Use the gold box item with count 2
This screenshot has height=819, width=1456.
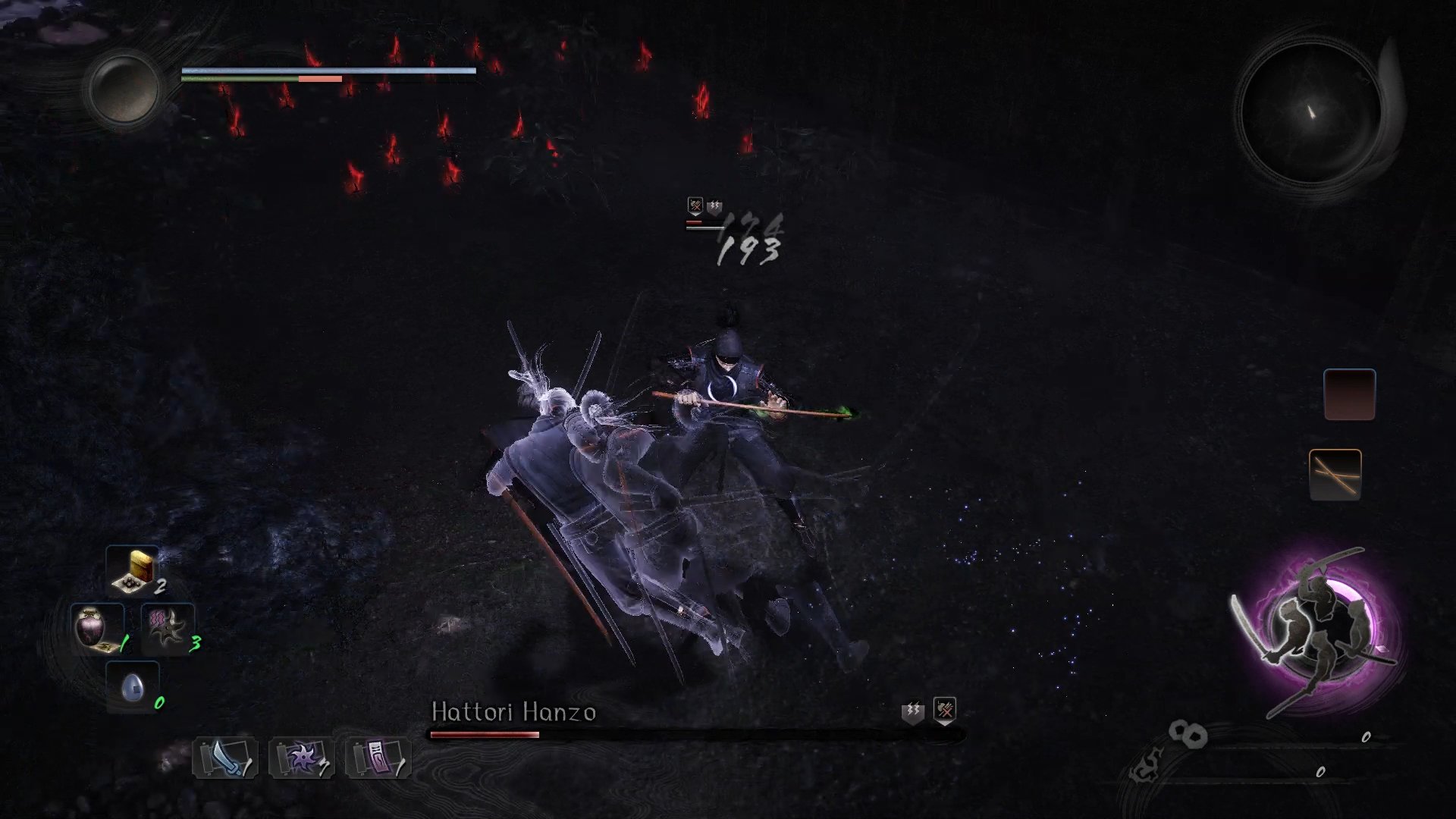[133, 571]
